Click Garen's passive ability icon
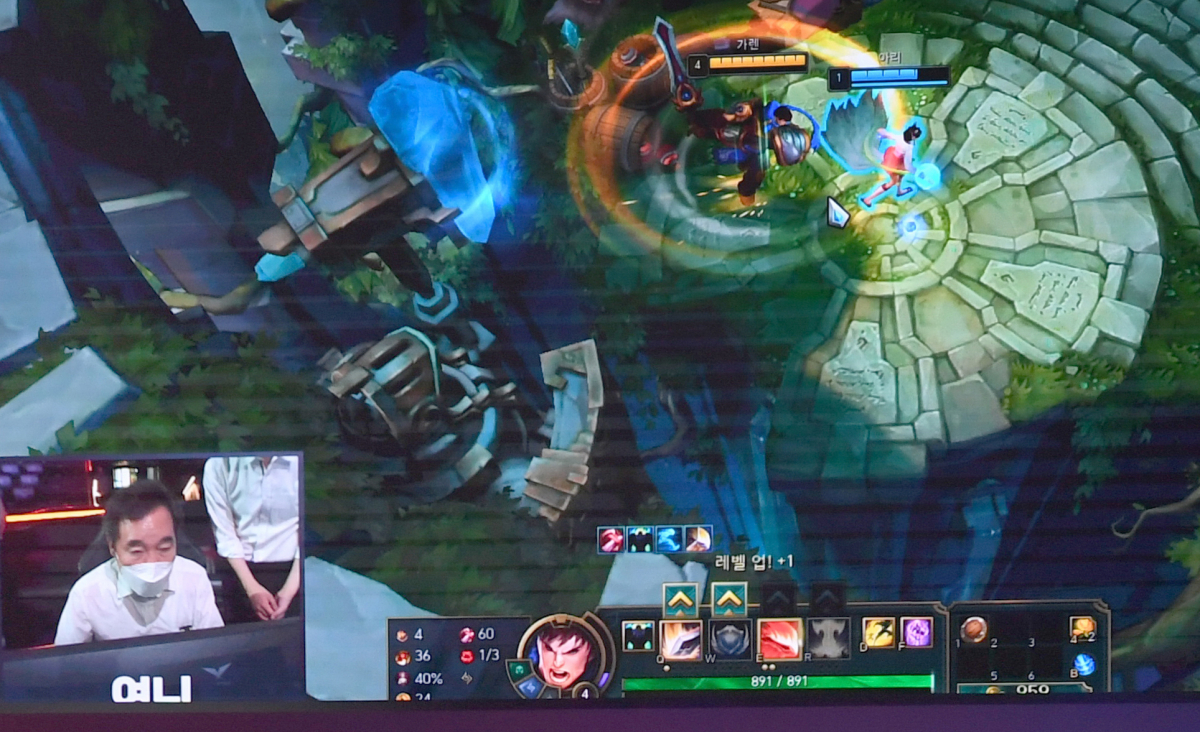The width and height of the screenshot is (1200, 732). tap(638, 636)
